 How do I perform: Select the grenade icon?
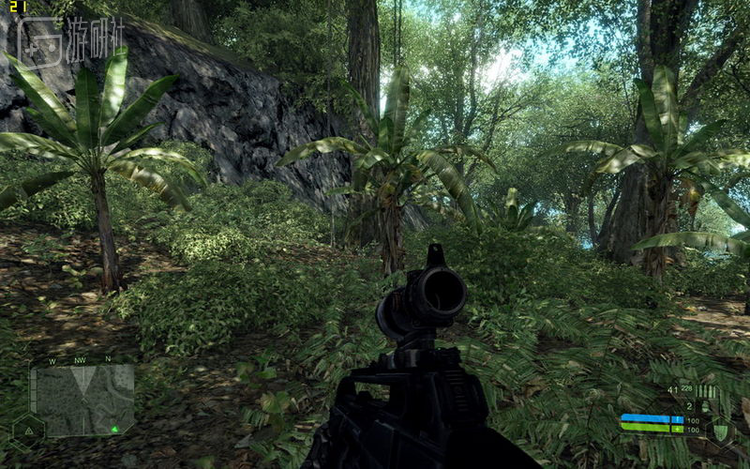coord(708,406)
